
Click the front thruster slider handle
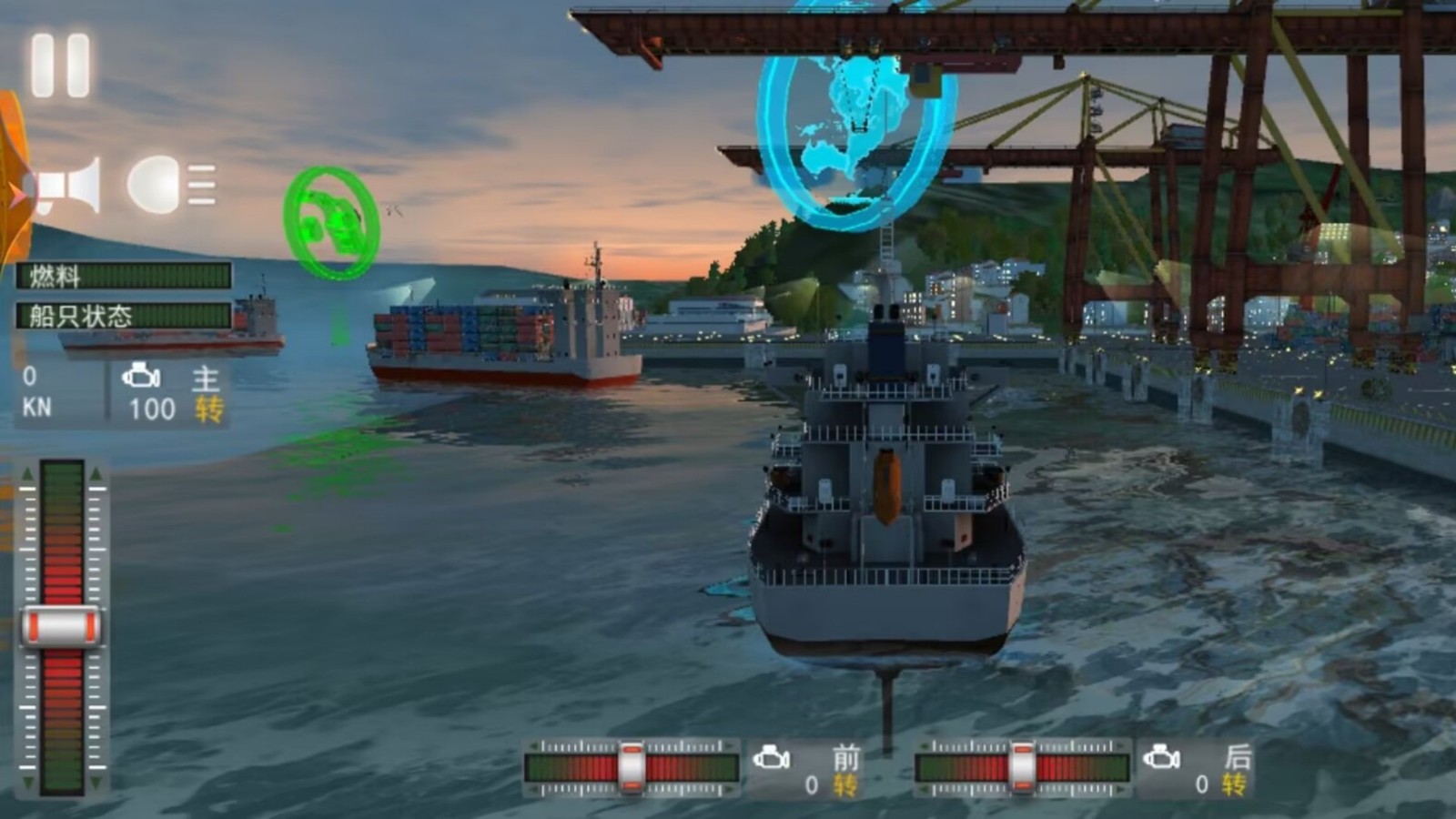[x=632, y=766]
